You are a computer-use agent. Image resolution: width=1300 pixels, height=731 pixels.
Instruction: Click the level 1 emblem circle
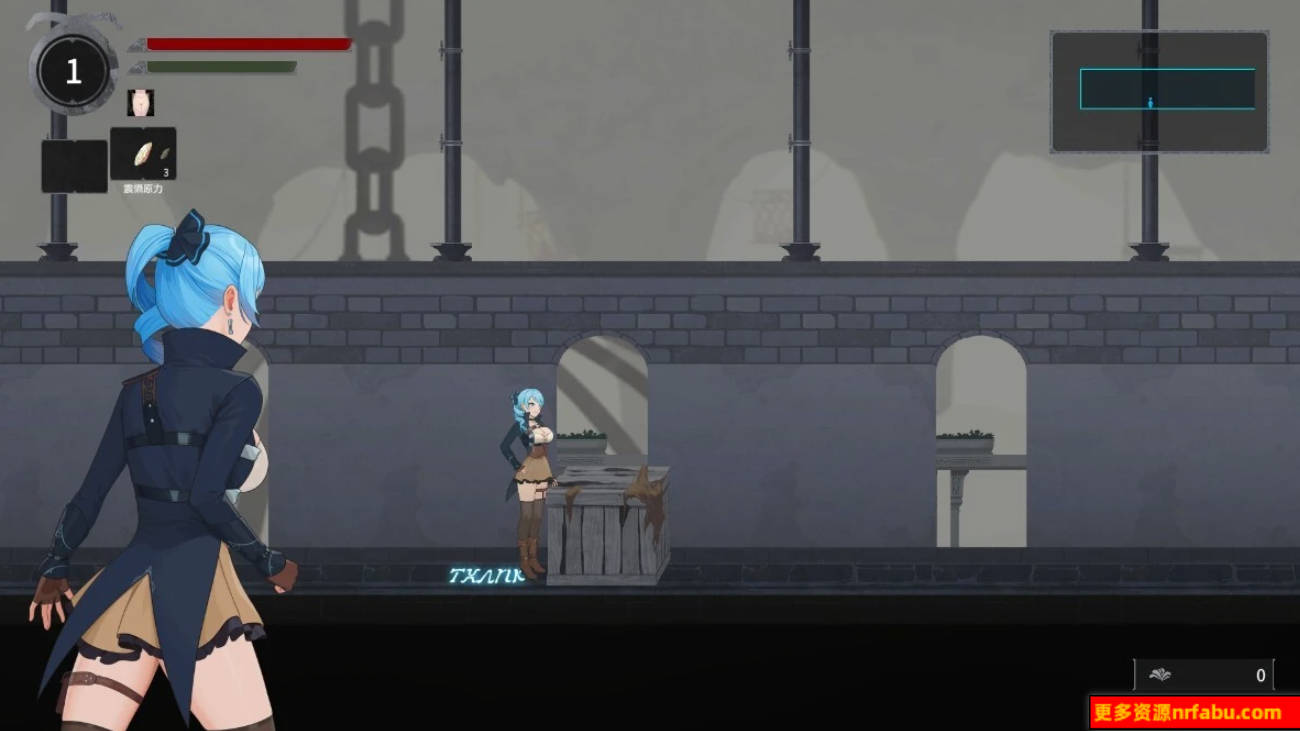[72, 70]
